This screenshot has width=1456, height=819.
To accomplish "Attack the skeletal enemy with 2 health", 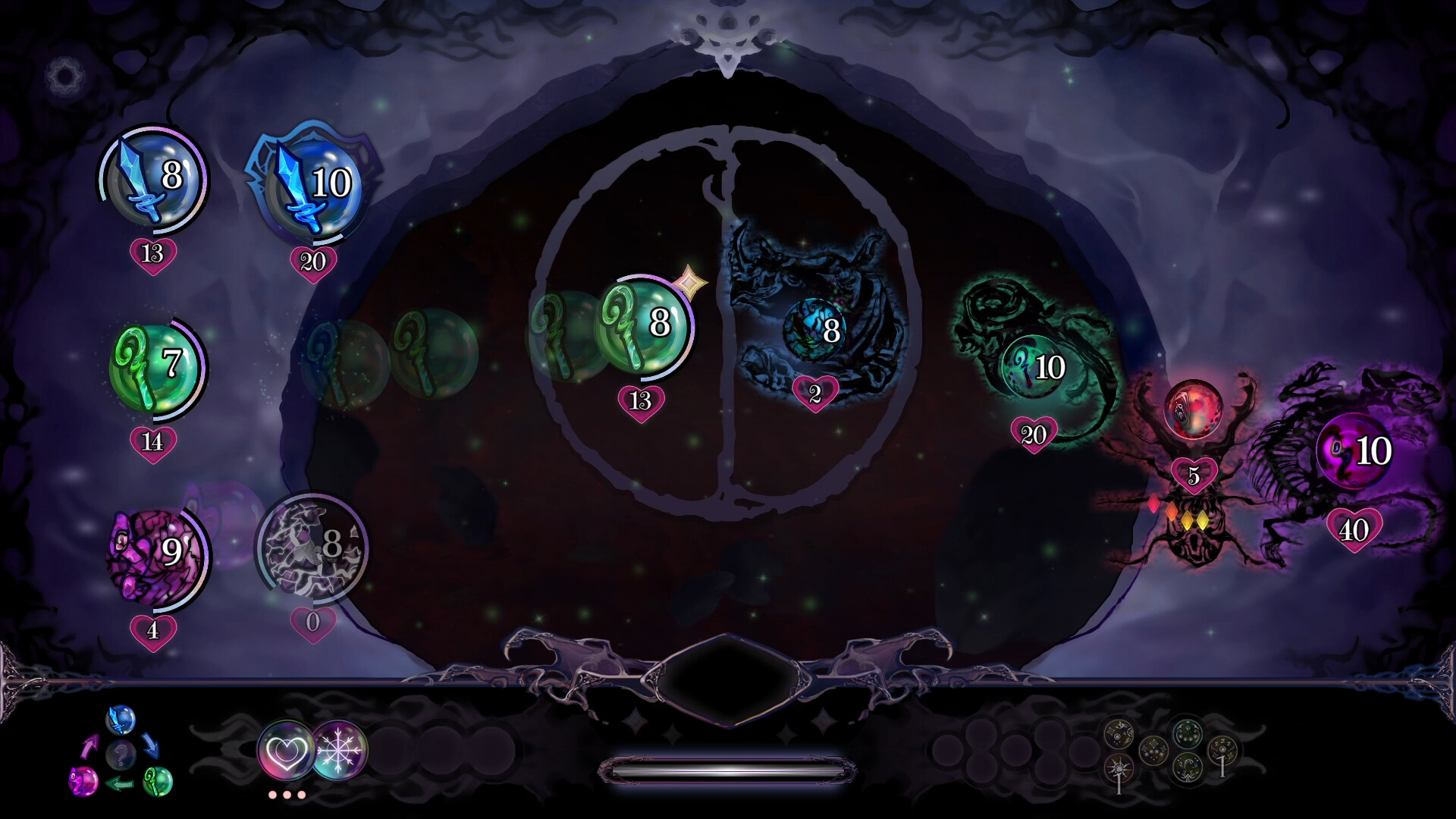I will coord(816,330).
